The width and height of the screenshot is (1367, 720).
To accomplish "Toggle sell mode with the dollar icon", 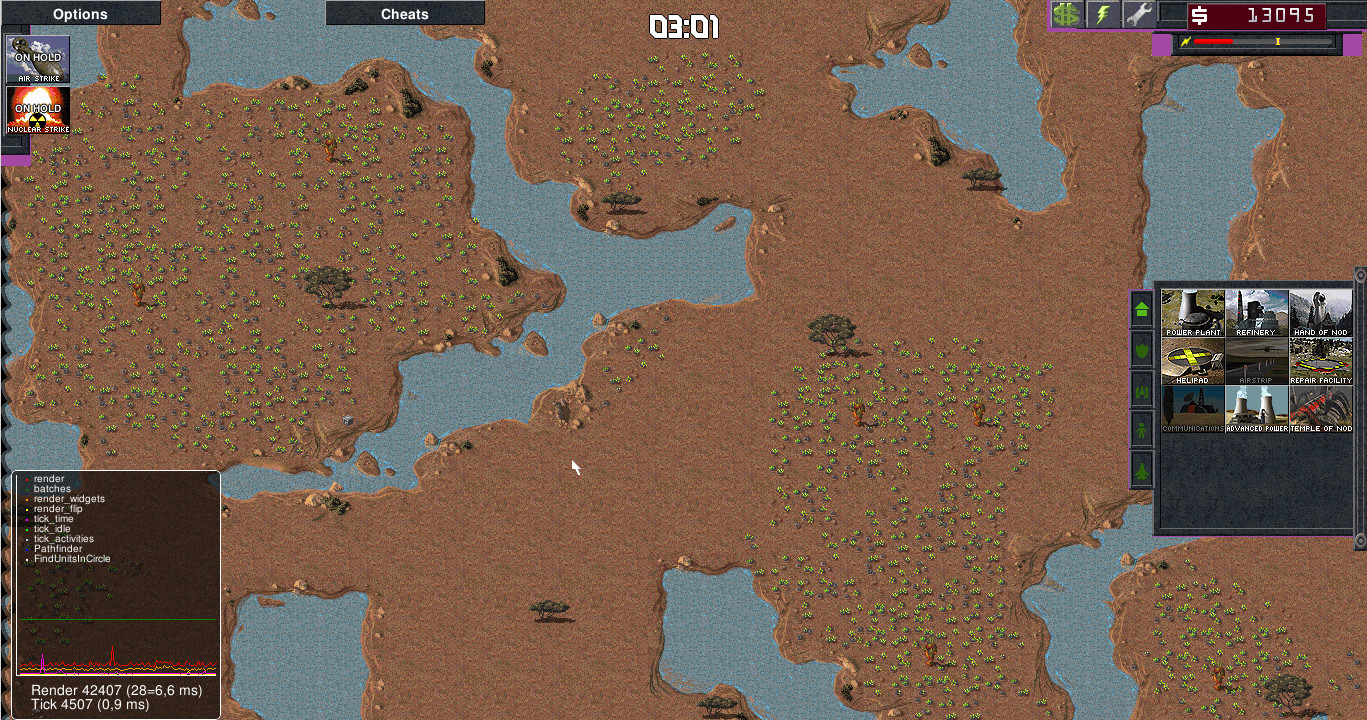I will [1066, 14].
